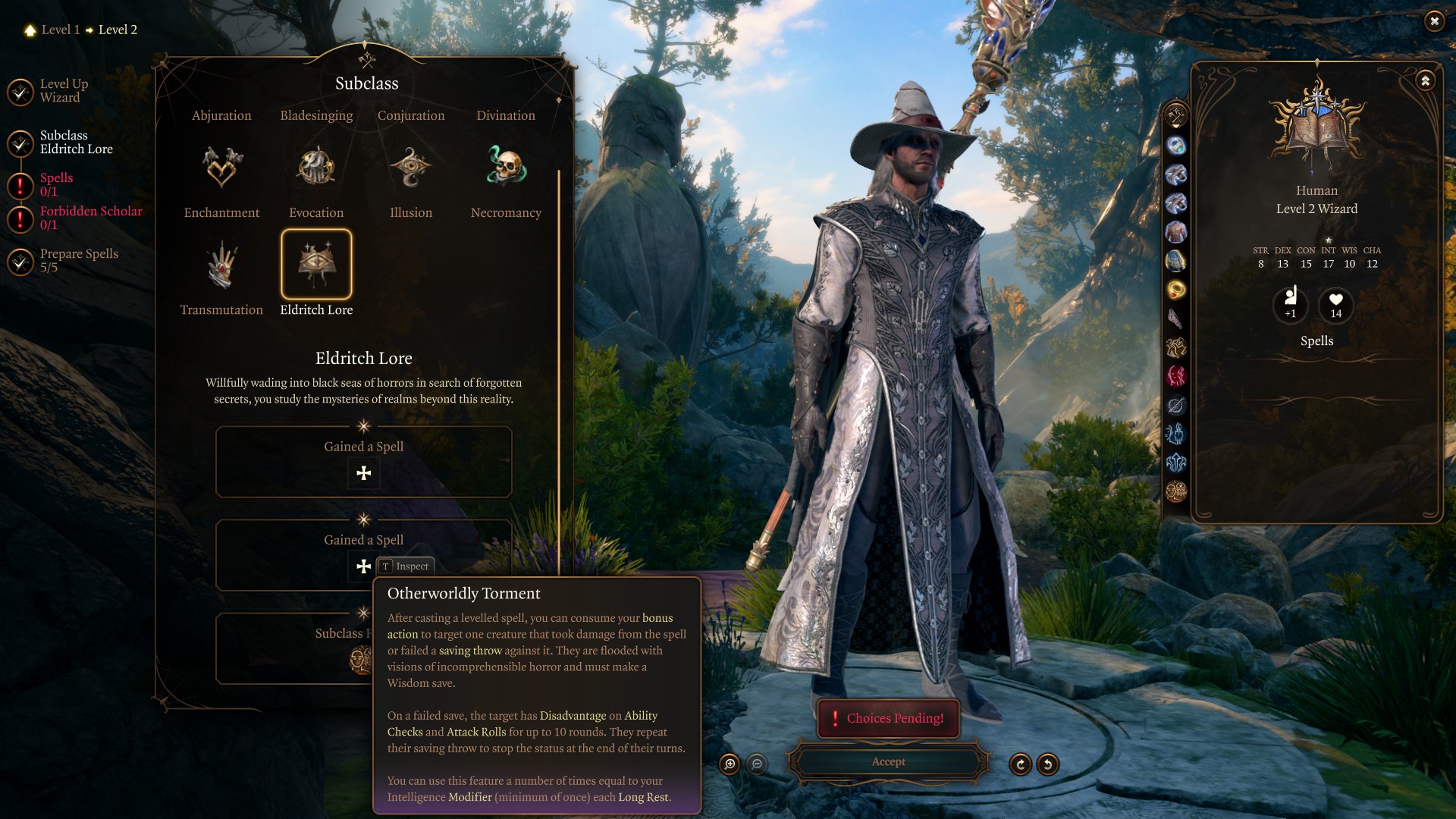Image resolution: width=1456 pixels, height=819 pixels.
Task: Click the Accept button
Action: [x=888, y=762]
